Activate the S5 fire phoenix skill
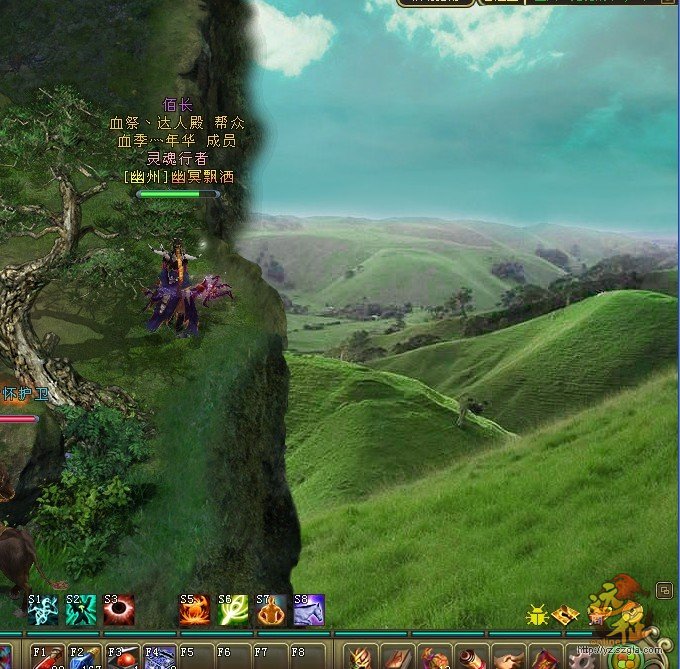Viewport: 680px width, 669px height. 195,609
